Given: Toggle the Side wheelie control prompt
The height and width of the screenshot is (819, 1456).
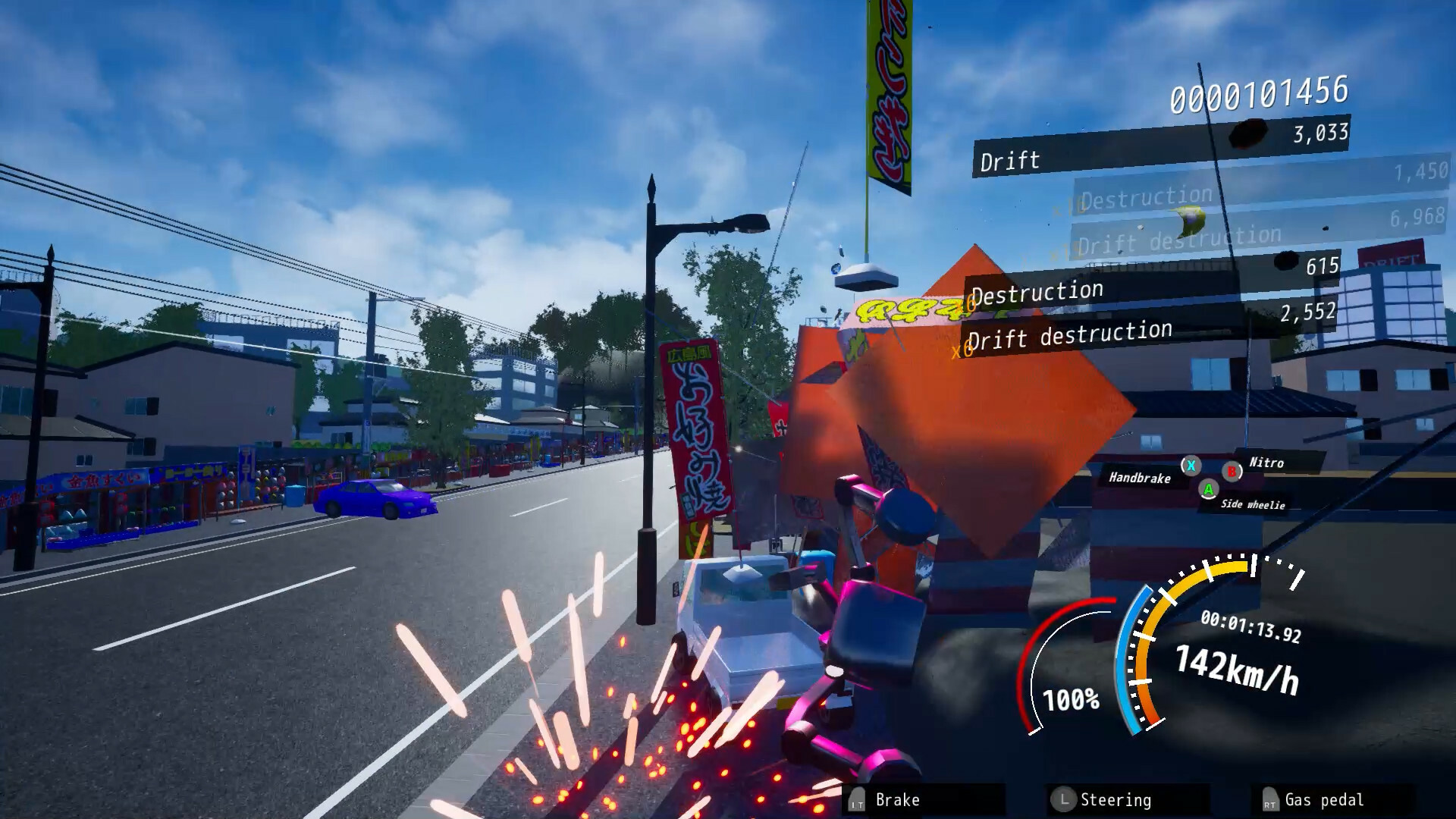Looking at the screenshot, I should pyautogui.click(x=1254, y=505).
